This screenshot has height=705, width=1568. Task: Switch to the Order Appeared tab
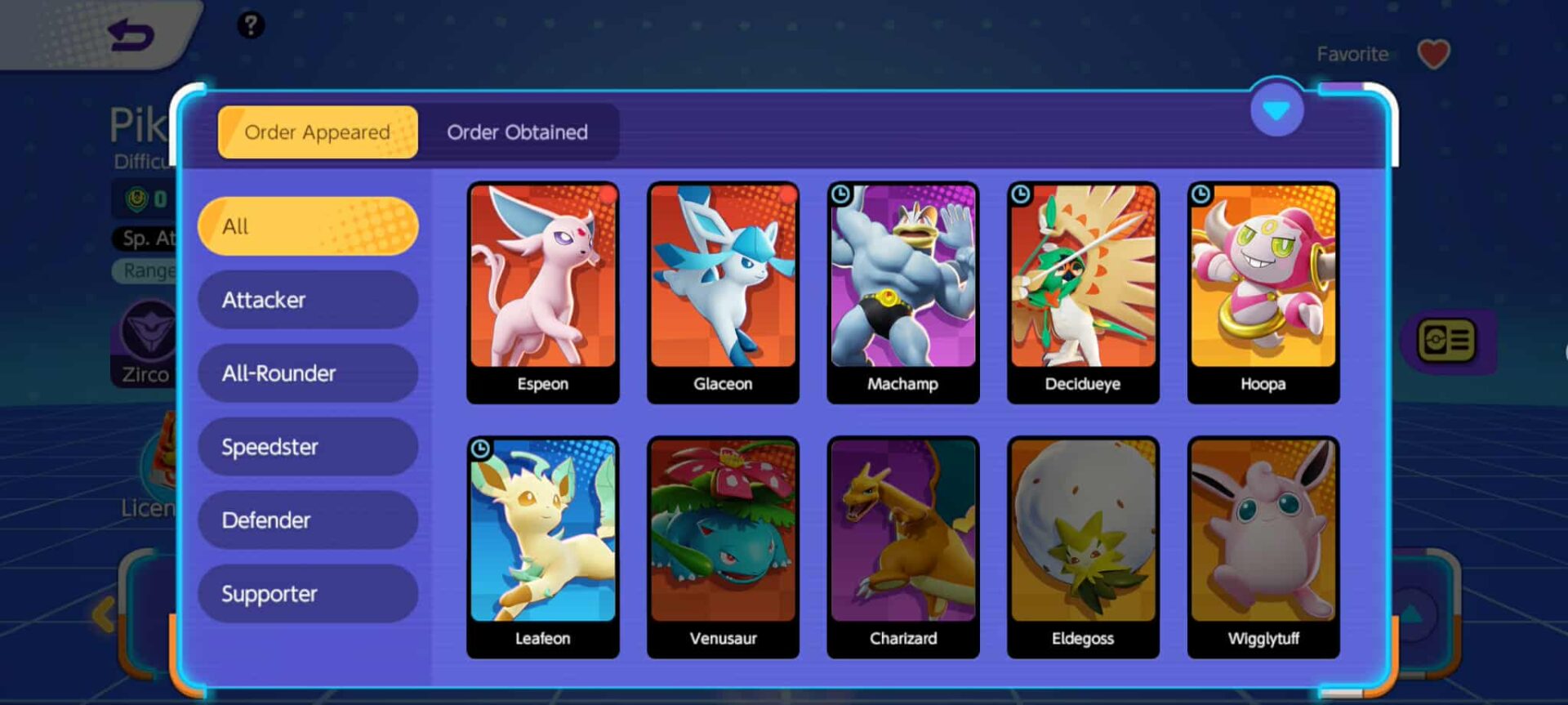point(318,132)
